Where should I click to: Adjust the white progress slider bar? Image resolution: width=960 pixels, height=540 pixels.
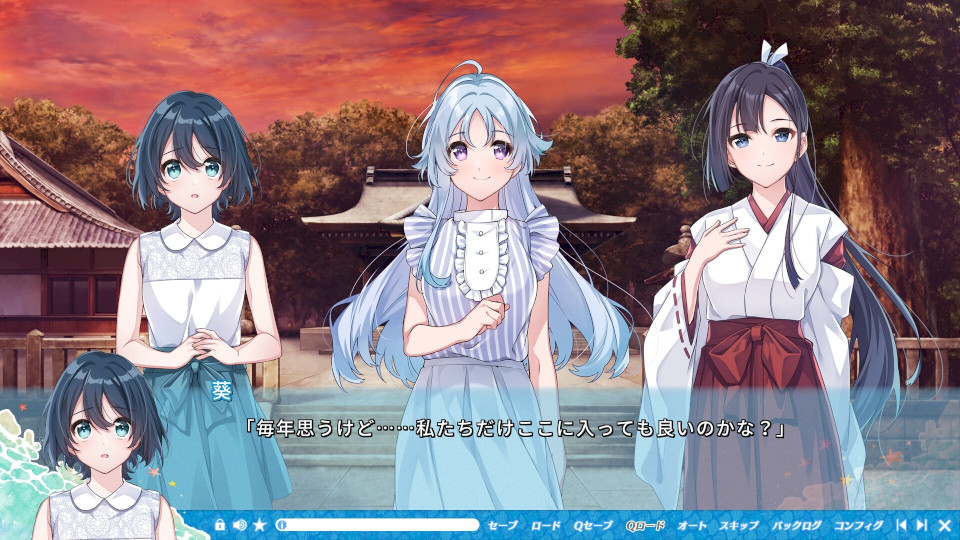(x=378, y=525)
